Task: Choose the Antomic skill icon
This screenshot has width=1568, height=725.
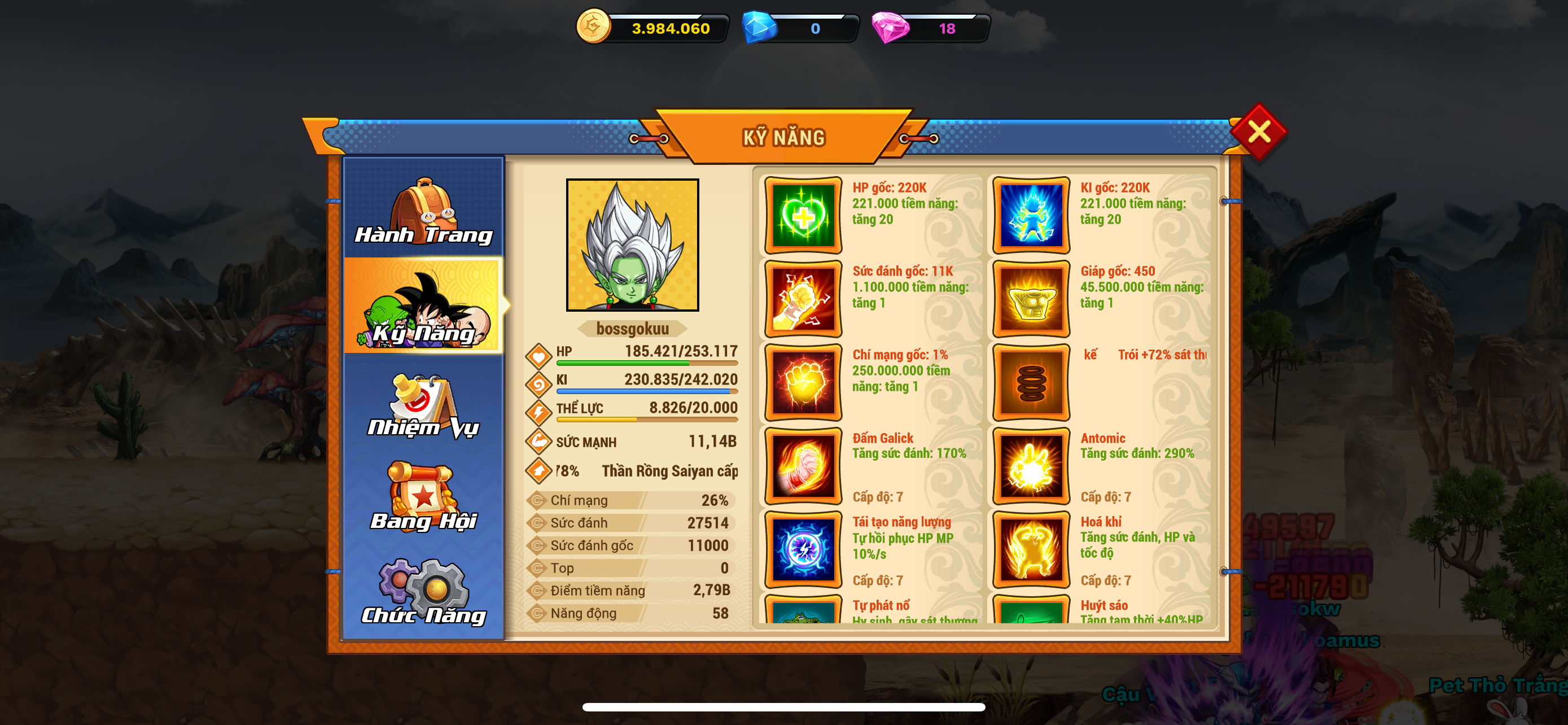Action: tap(1031, 466)
